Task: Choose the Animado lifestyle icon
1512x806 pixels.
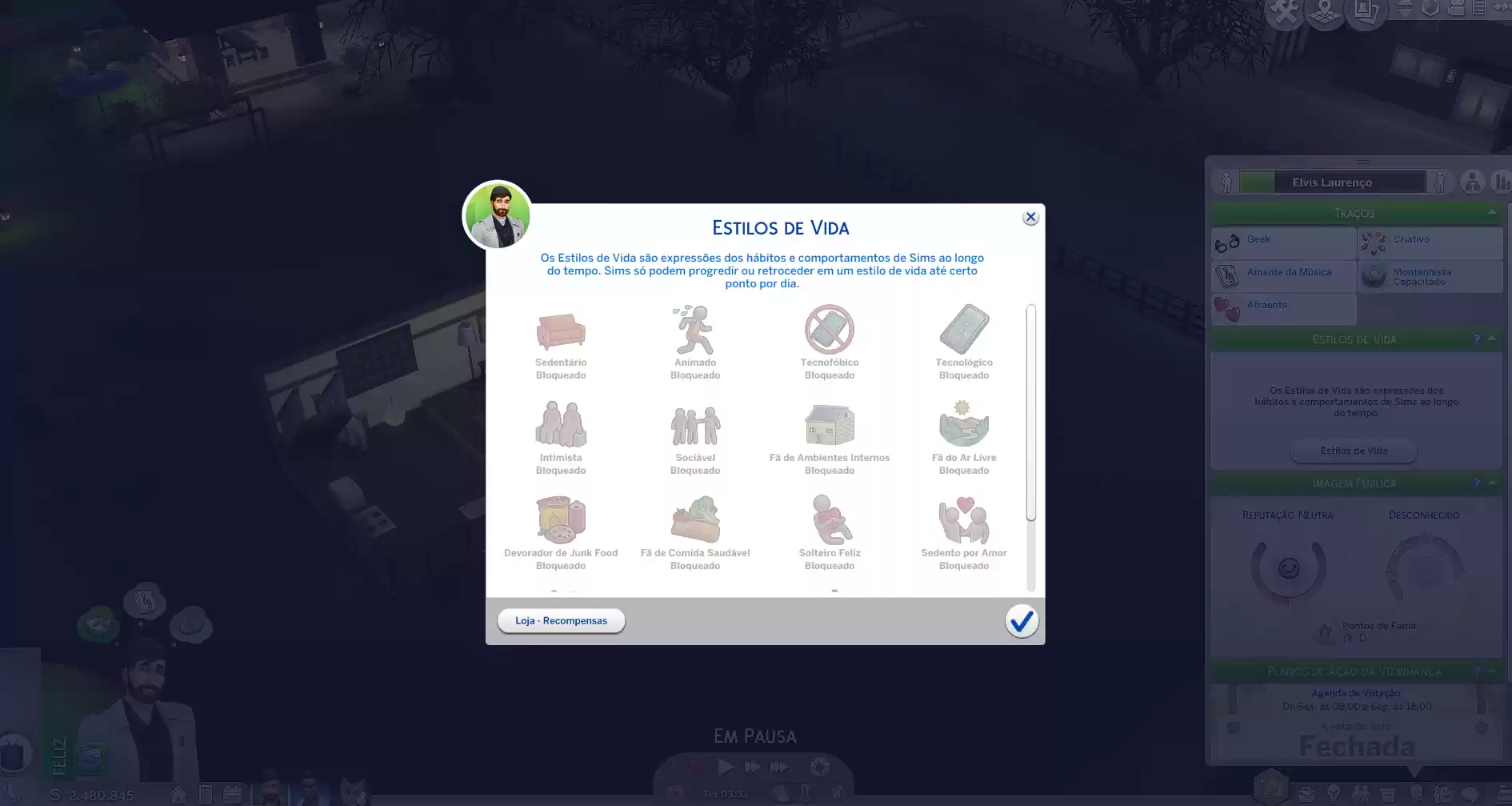Action: pos(694,331)
